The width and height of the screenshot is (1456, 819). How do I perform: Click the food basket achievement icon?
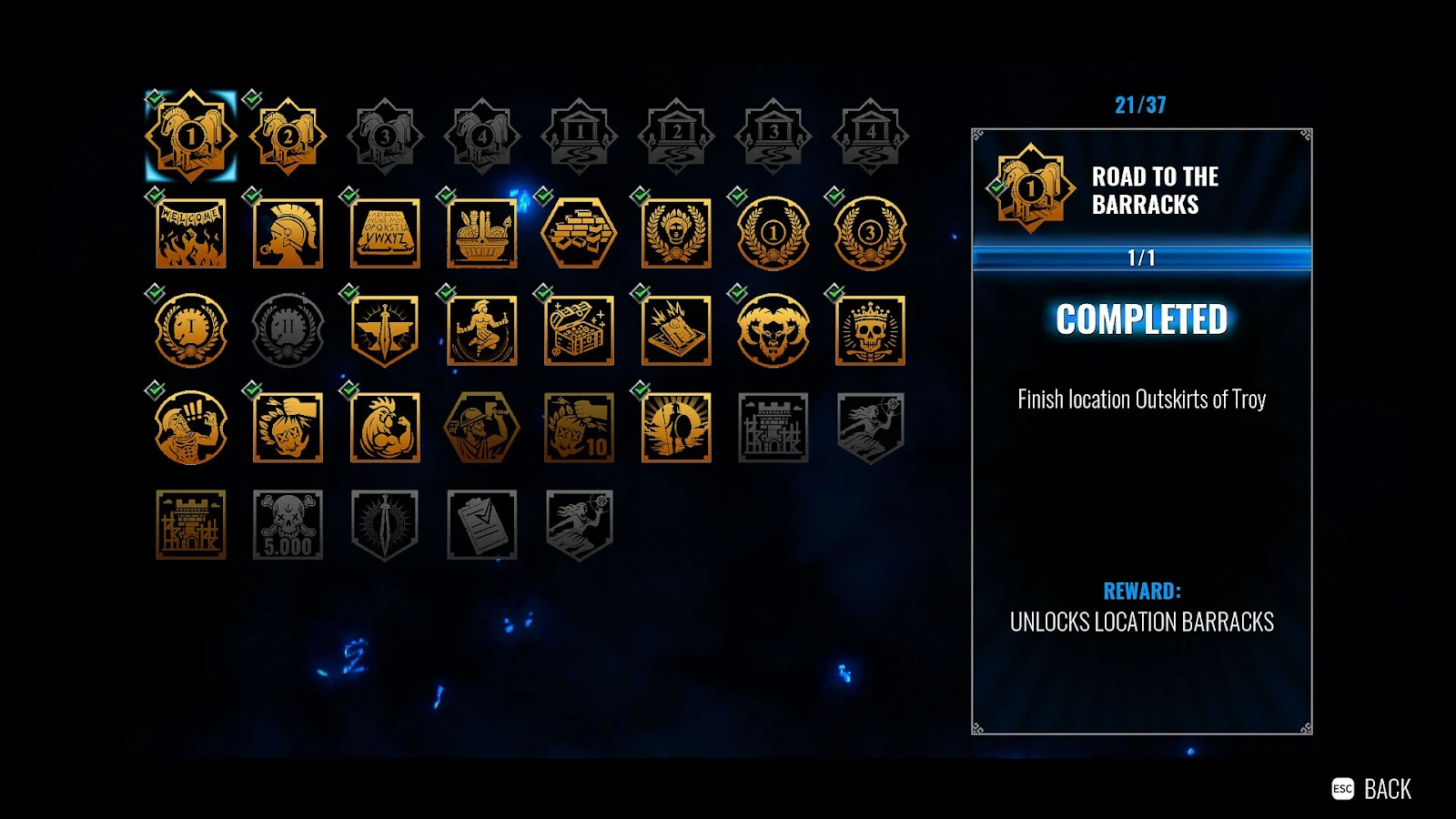(x=482, y=234)
